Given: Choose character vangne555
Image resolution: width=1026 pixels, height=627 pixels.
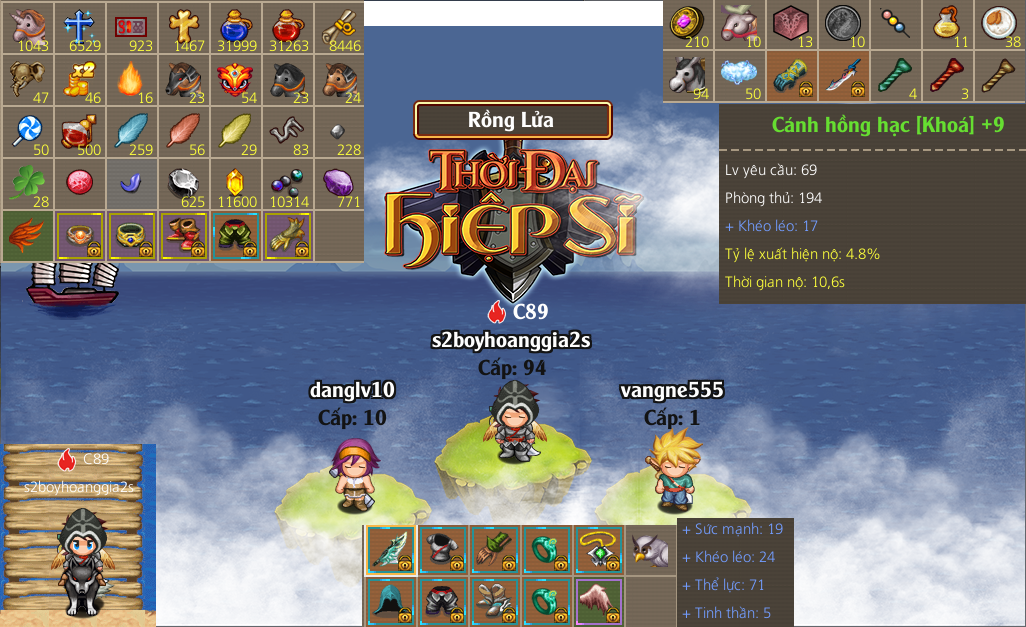Looking at the screenshot, I should click(670, 465).
